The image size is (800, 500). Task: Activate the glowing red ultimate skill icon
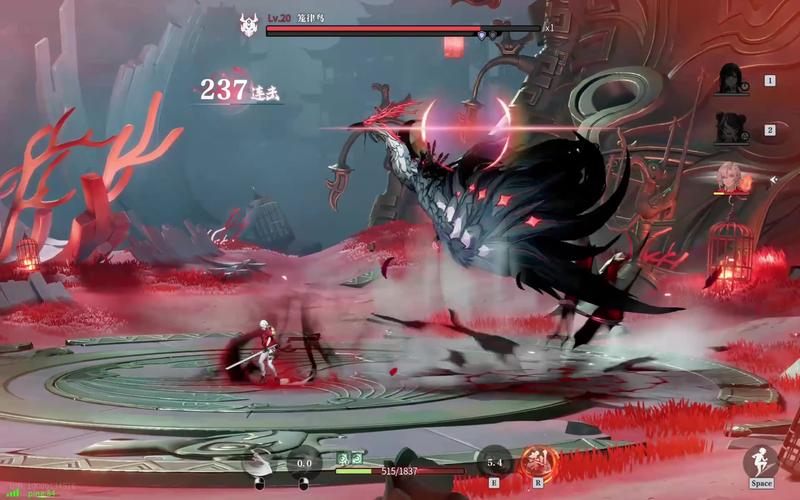click(x=537, y=462)
